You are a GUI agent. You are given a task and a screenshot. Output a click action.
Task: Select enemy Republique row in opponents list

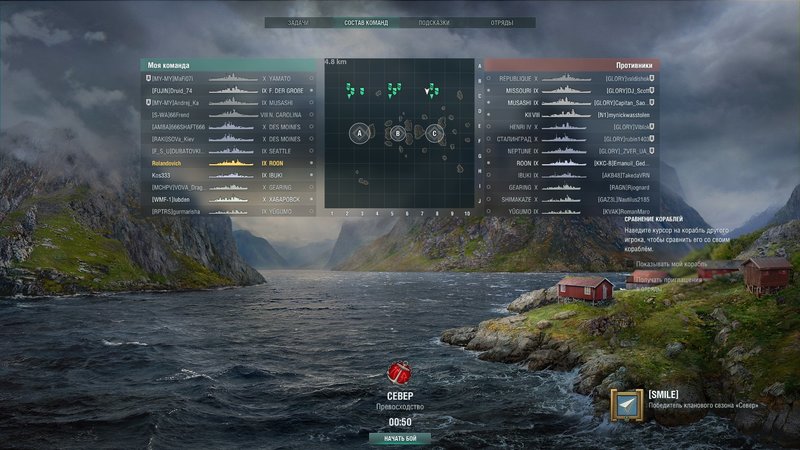(570, 78)
